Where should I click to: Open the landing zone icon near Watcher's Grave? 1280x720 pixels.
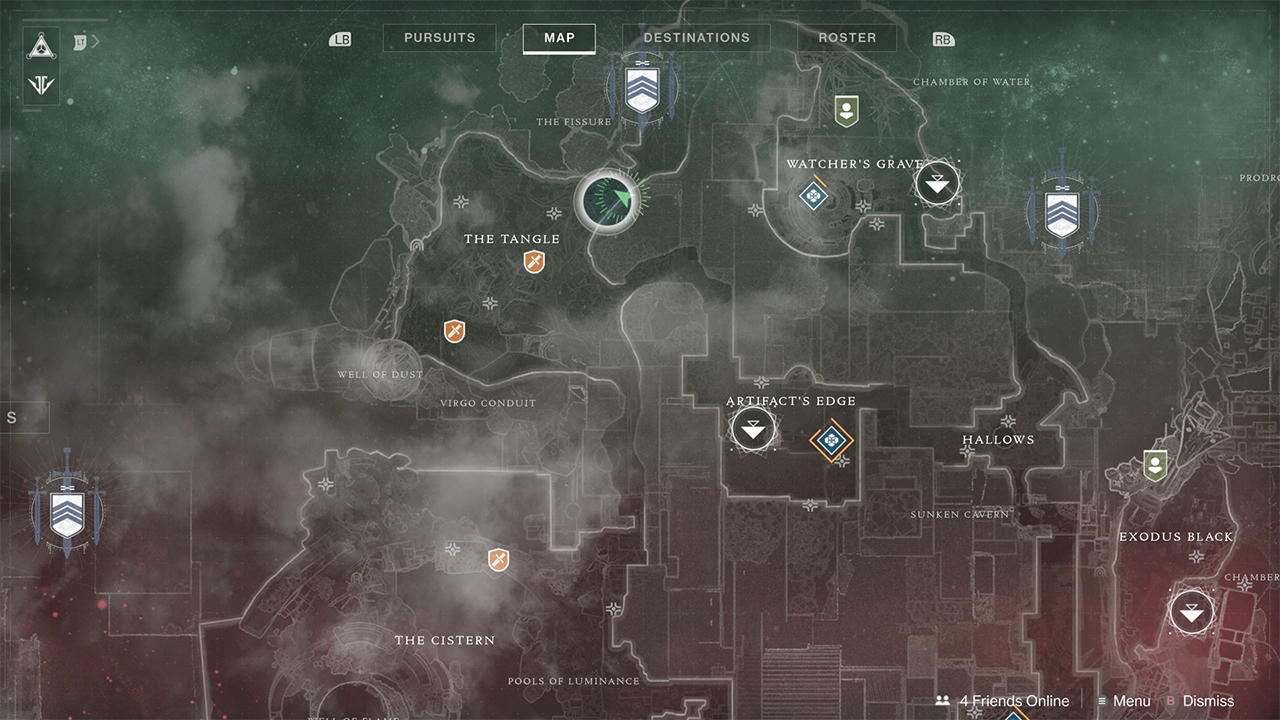pyautogui.click(x=937, y=183)
